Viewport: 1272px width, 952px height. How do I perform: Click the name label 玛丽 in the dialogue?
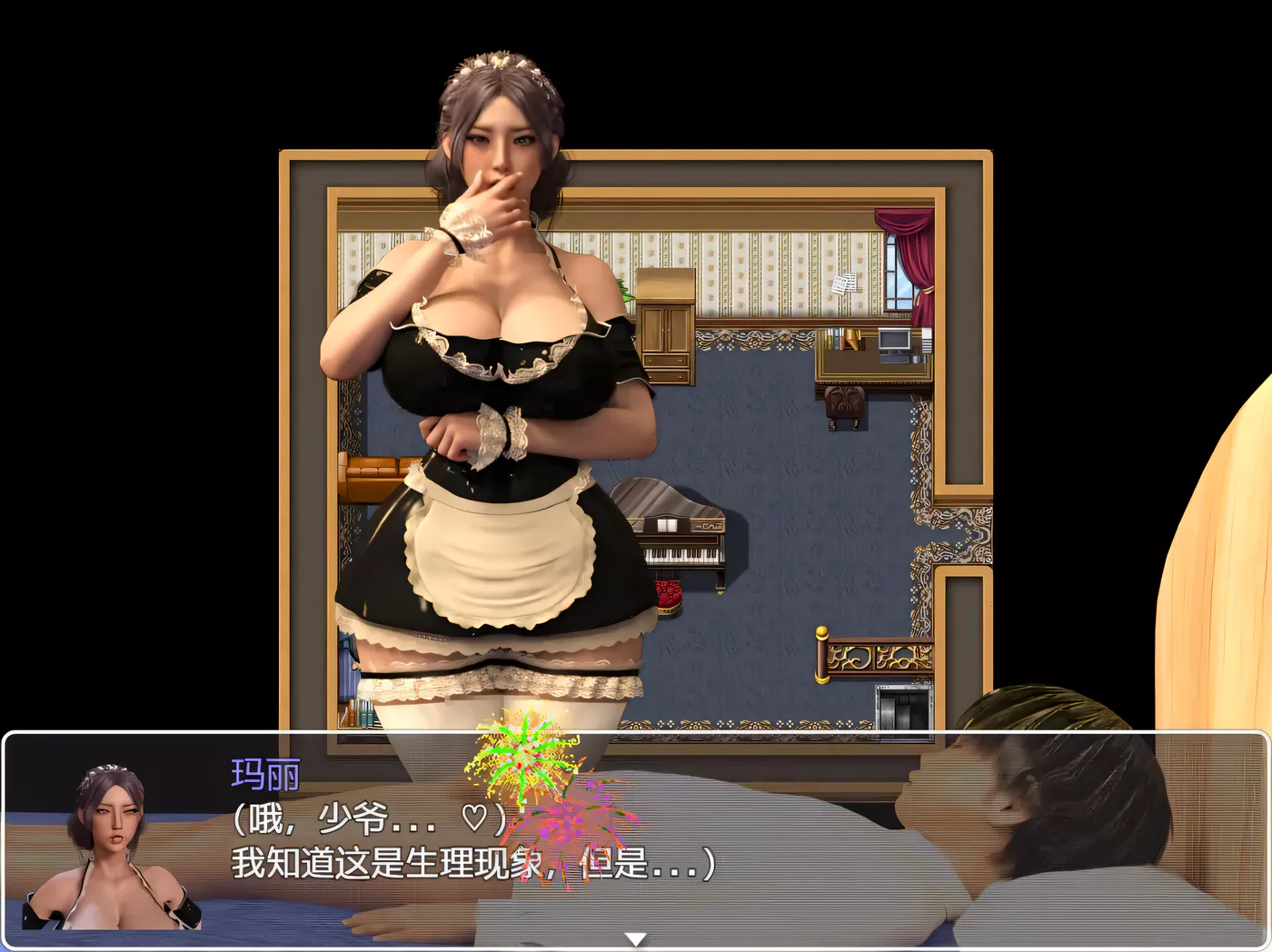263,773
